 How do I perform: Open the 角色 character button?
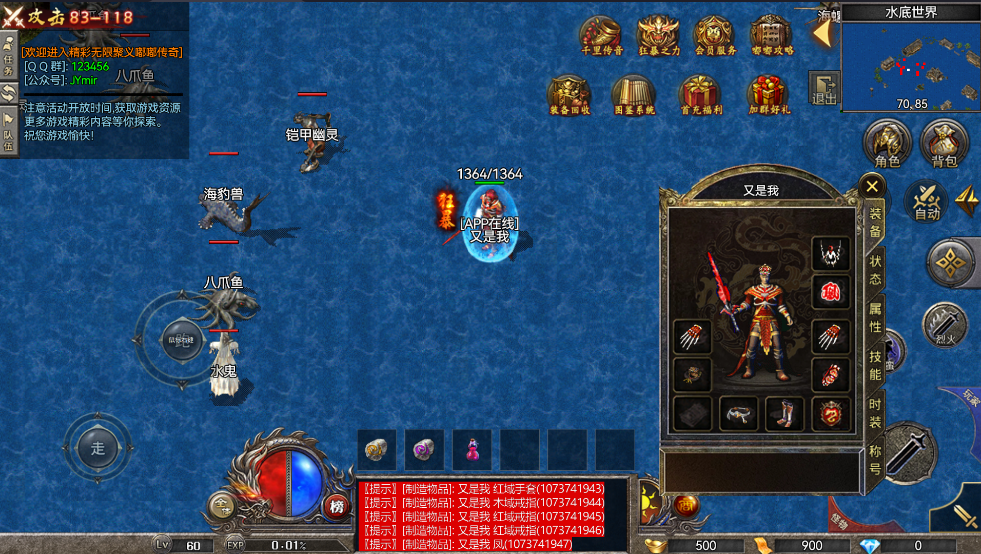(x=887, y=144)
